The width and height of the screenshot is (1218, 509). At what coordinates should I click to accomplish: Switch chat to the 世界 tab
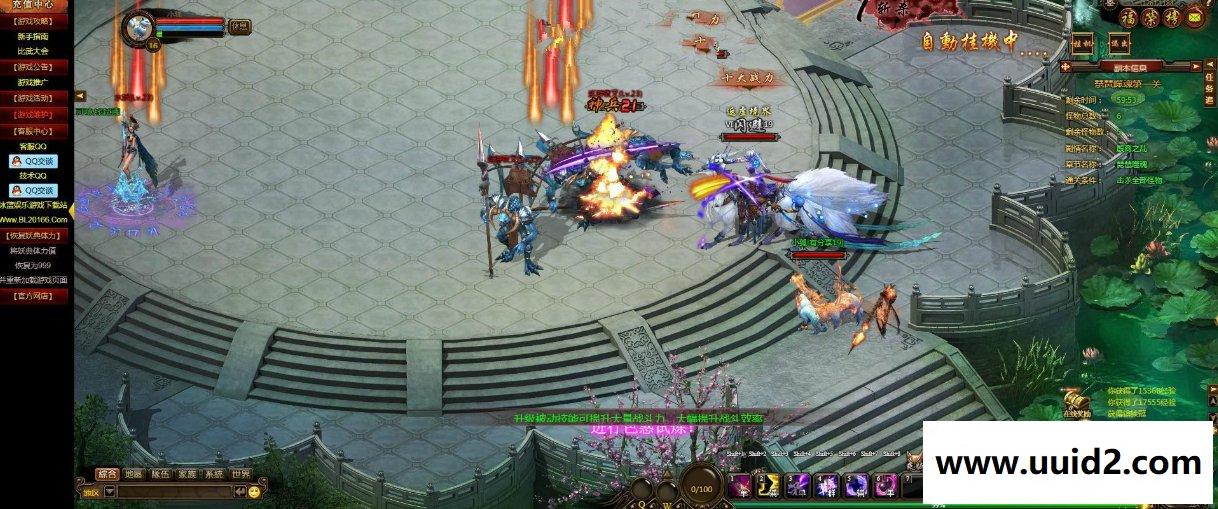[x=240, y=474]
